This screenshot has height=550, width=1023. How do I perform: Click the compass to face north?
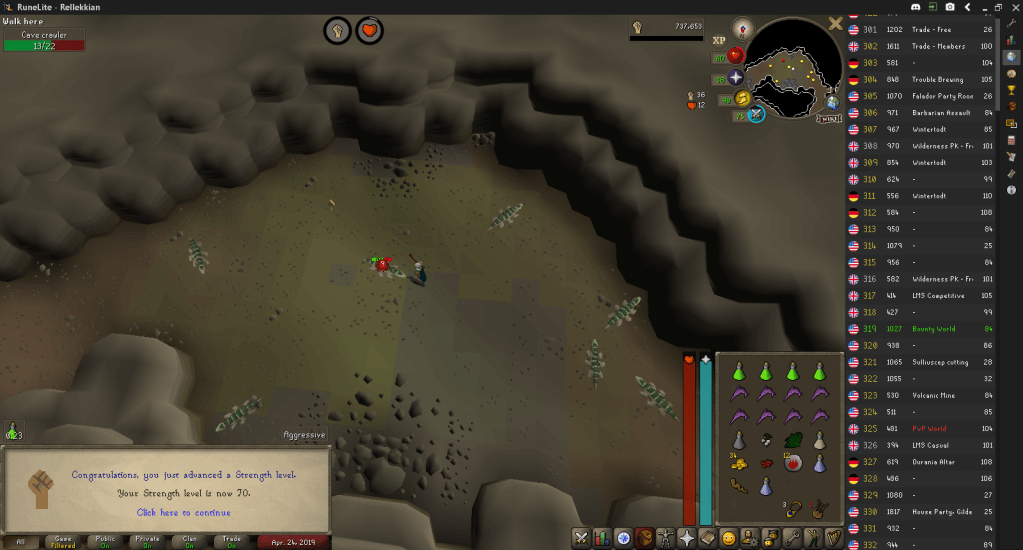(x=741, y=28)
